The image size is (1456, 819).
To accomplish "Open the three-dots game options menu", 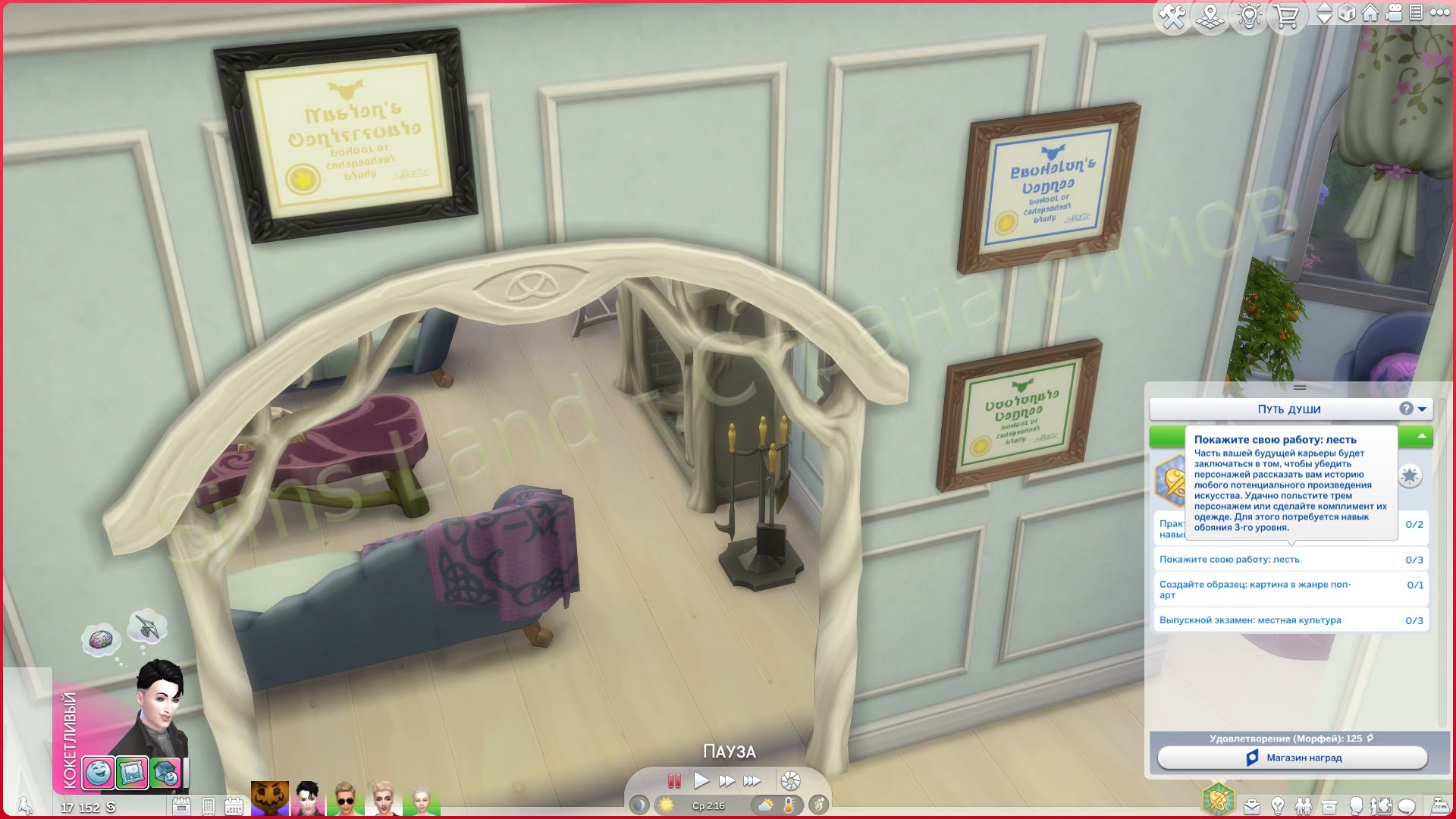I will coord(1439,13).
